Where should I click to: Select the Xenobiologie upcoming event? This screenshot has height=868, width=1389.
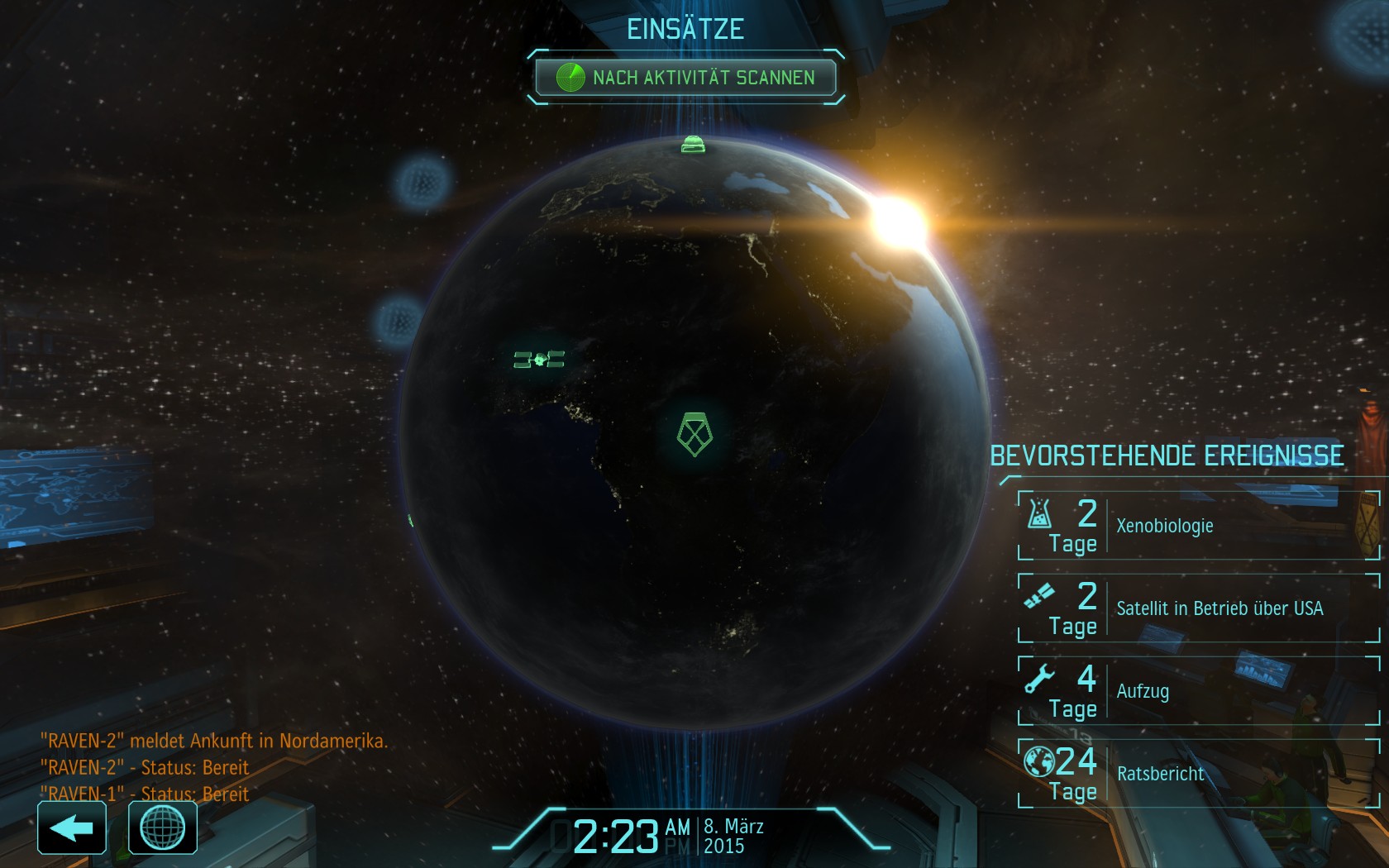[1198, 526]
